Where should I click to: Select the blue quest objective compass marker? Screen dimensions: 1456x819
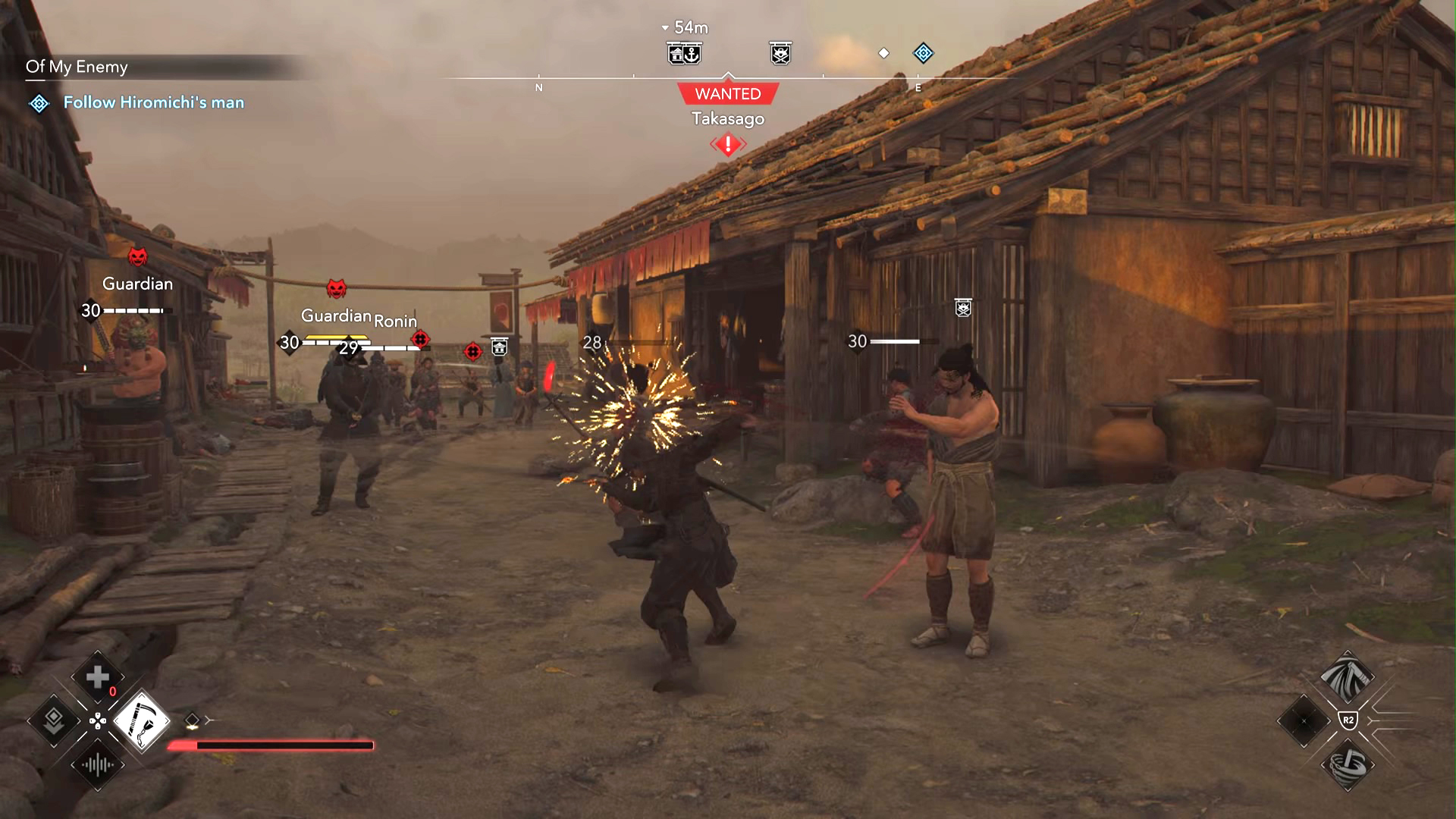point(923,53)
